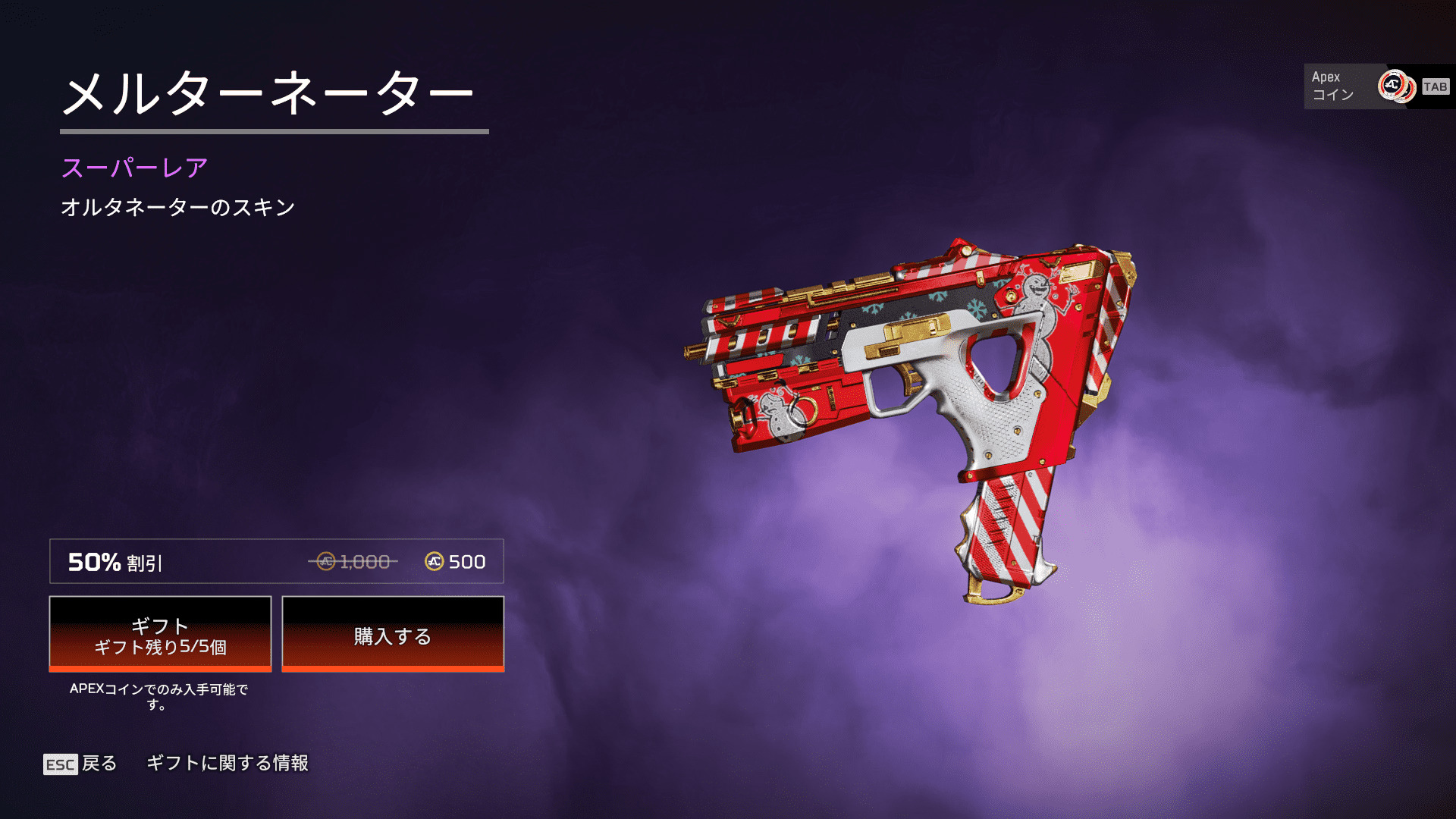Click the ギフト gift button

tap(160, 634)
